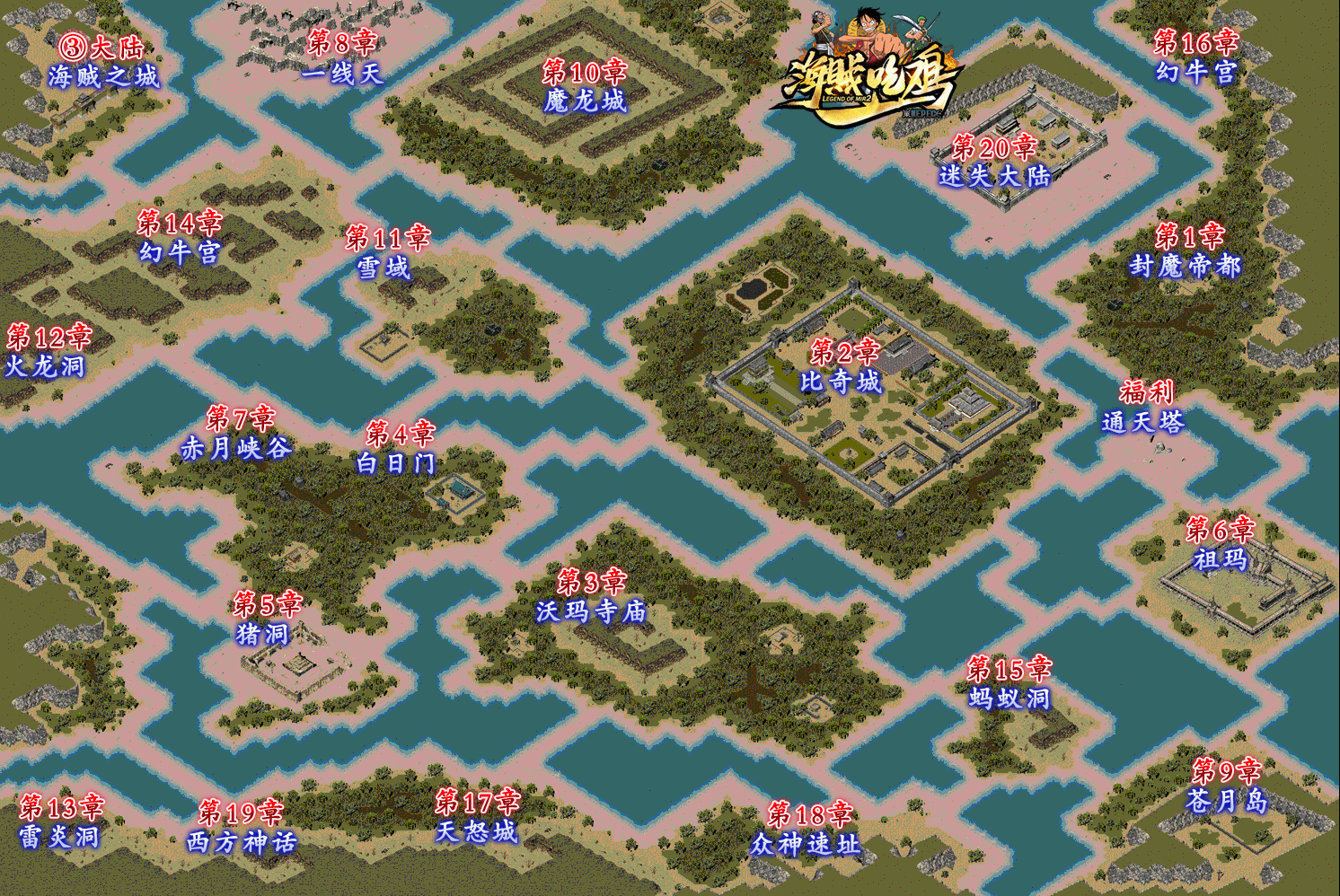Viewport: 1340px width, 896px height.
Task: Open the 第15章 蚂蚁洞 marker
Action: (x=1009, y=683)
